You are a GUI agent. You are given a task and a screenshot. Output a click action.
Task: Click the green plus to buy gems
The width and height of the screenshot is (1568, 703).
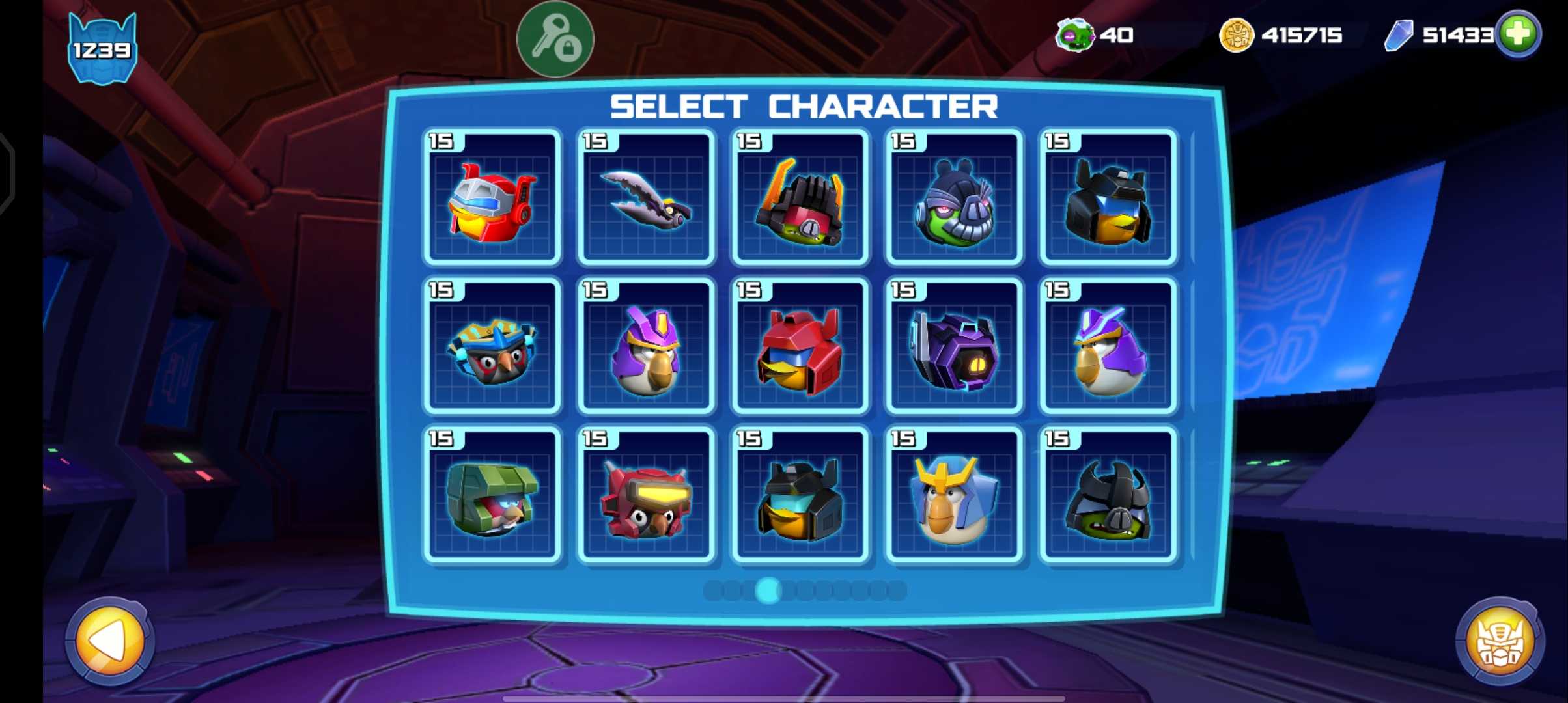(x=1518, y=34)
